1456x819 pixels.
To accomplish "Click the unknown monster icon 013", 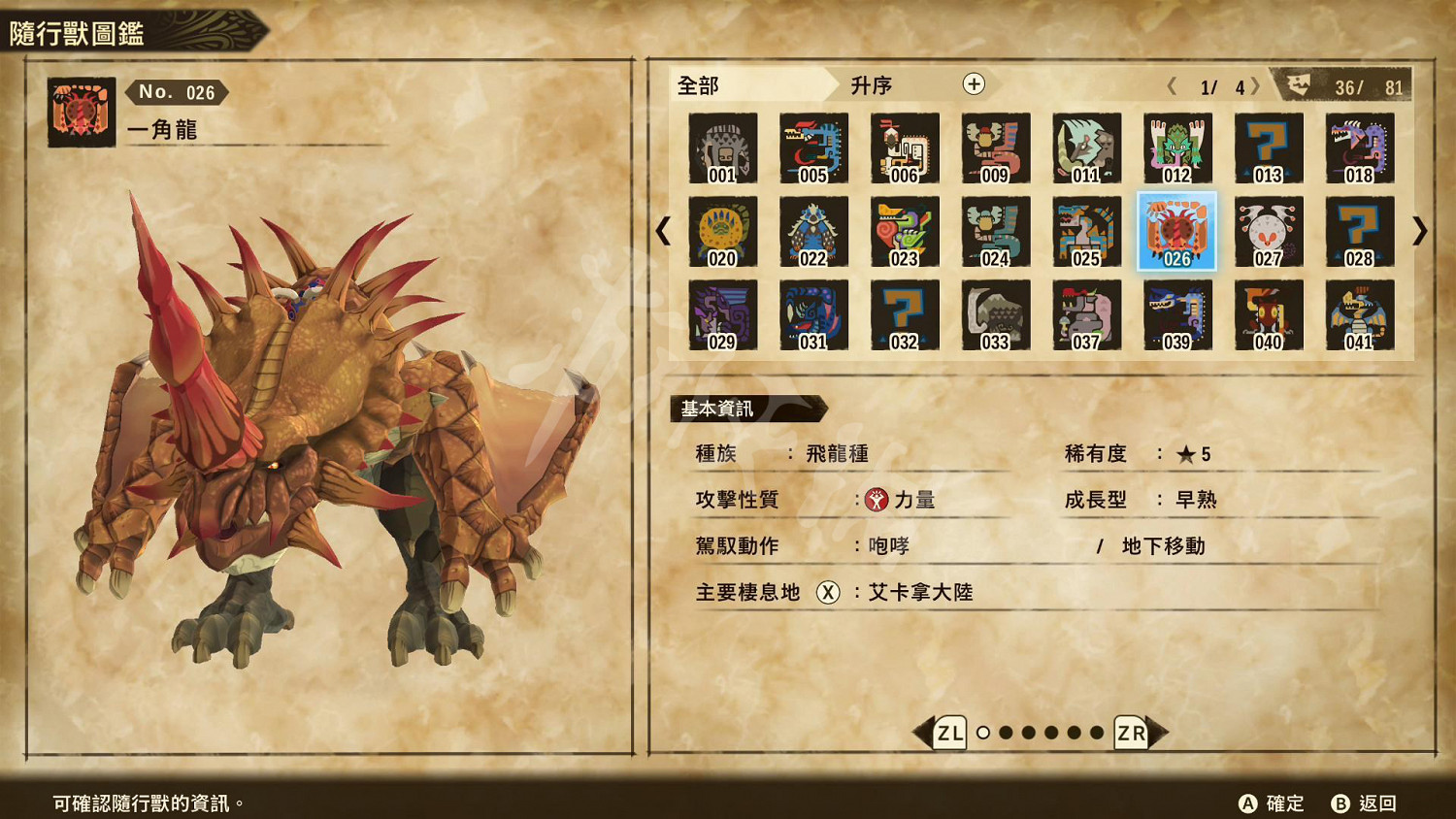I will [1267, 147].
